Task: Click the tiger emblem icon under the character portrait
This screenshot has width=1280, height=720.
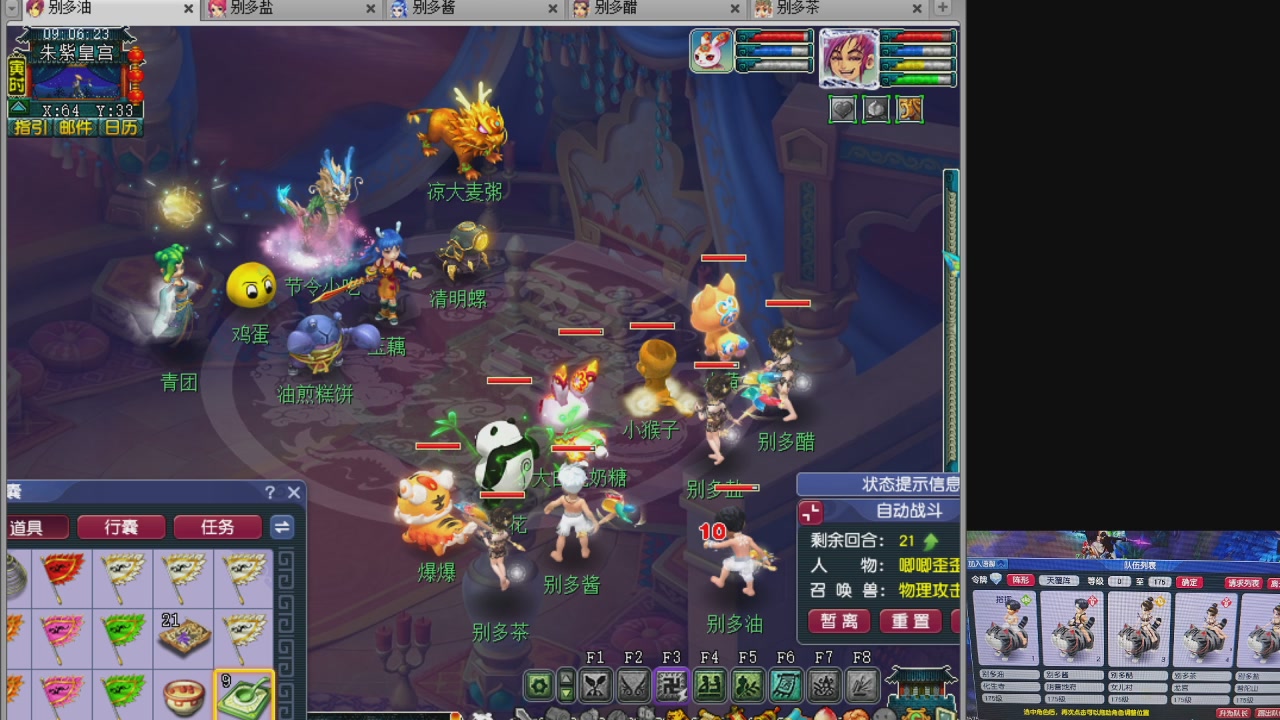Action: click(908, 109)
